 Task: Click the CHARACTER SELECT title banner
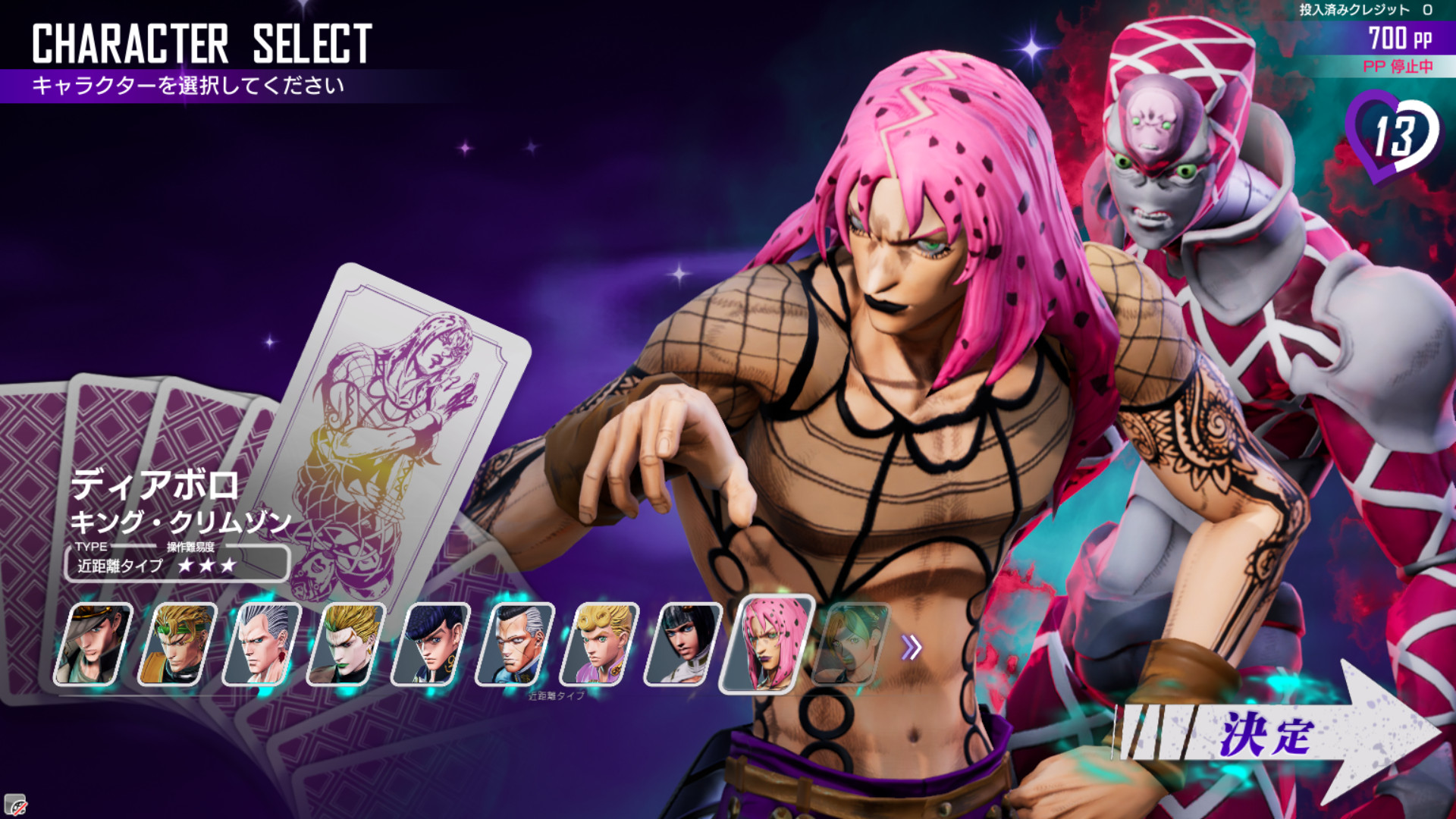coord(201,45)
